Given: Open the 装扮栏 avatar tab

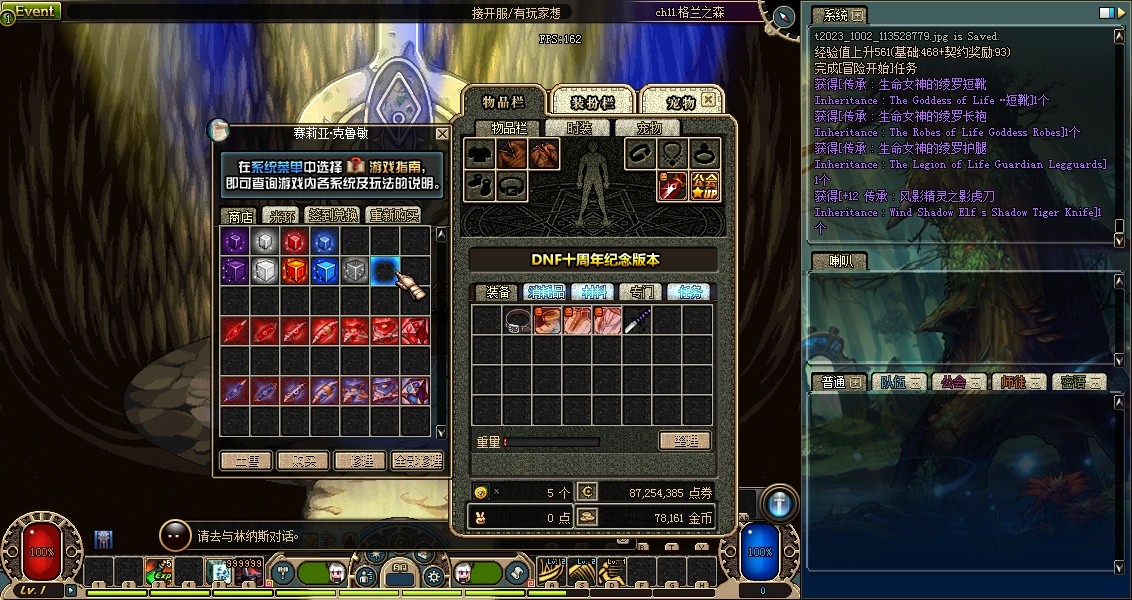Looking at the screenshot, I should (x=590, y=102).
